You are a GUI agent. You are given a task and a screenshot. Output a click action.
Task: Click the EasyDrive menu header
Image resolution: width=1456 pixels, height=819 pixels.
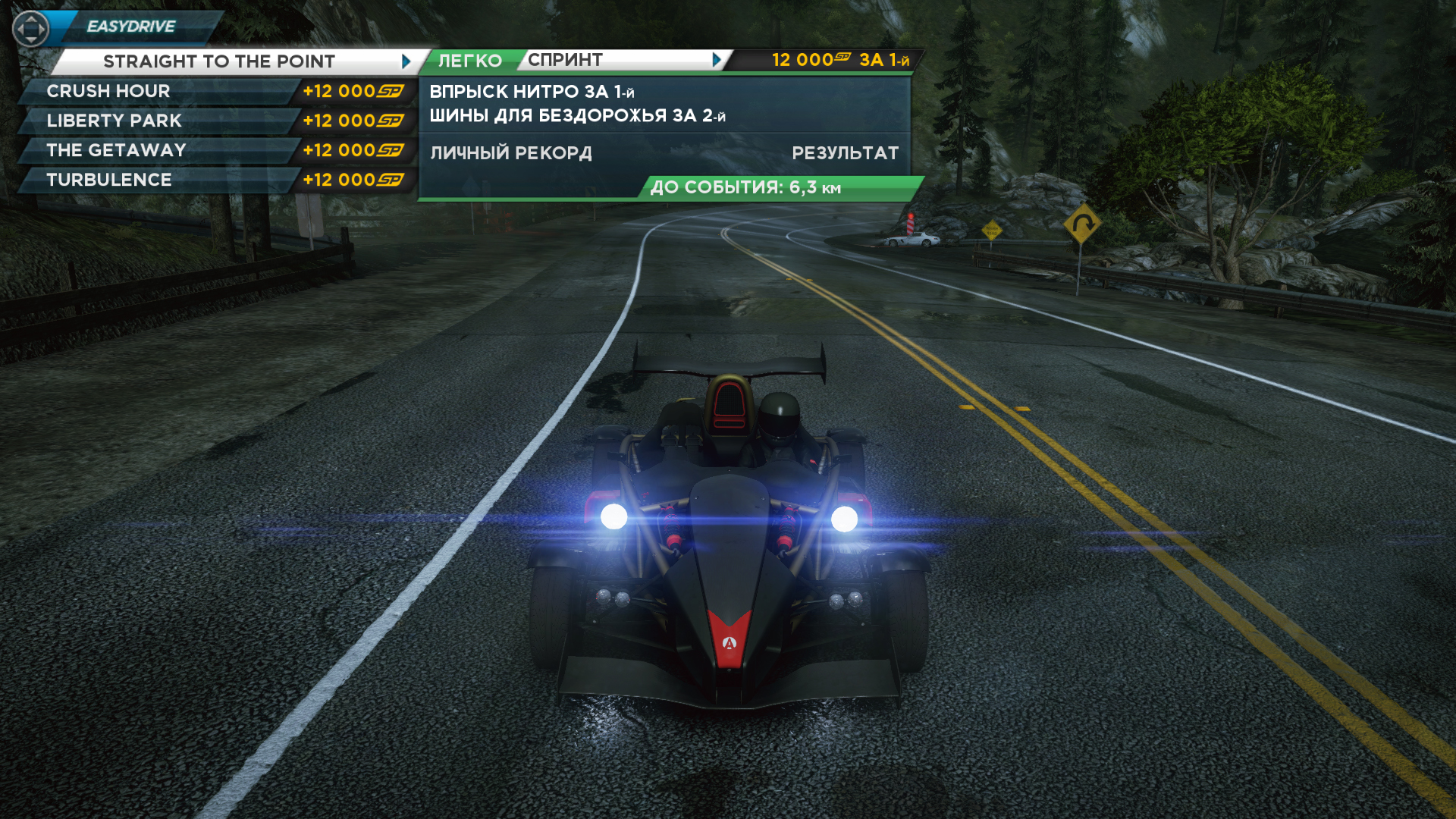pyautogui.click(x=131, y=27)
